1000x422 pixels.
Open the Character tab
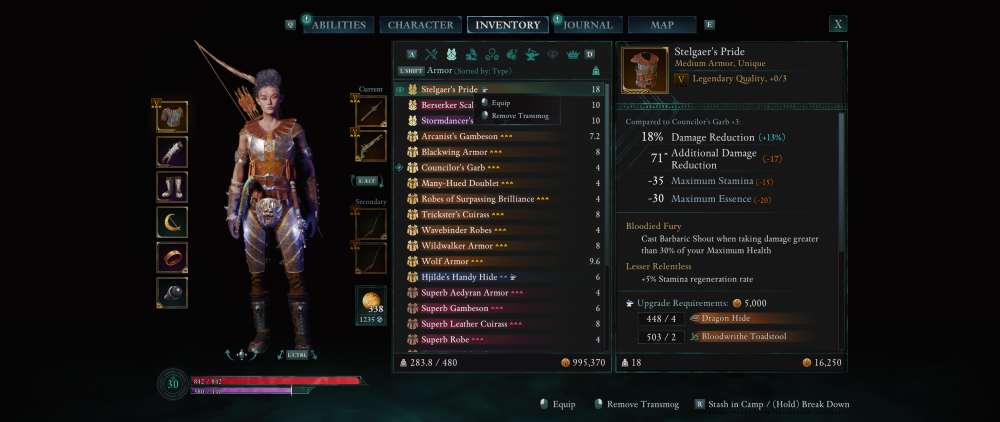pyautogui.click(x=420, y=25)
